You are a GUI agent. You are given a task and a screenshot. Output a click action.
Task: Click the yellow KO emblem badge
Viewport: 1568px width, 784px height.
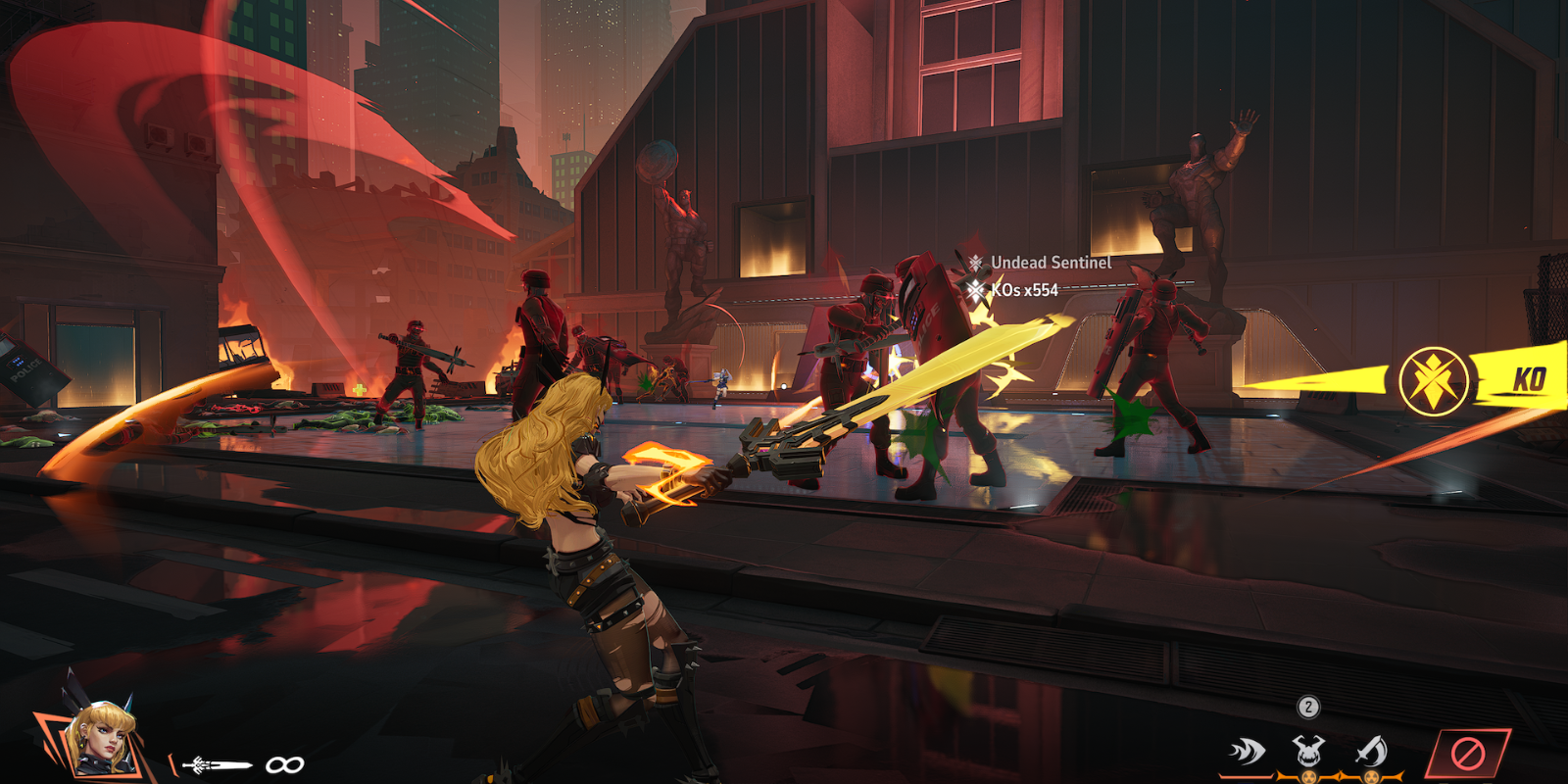coord(1434,380)
